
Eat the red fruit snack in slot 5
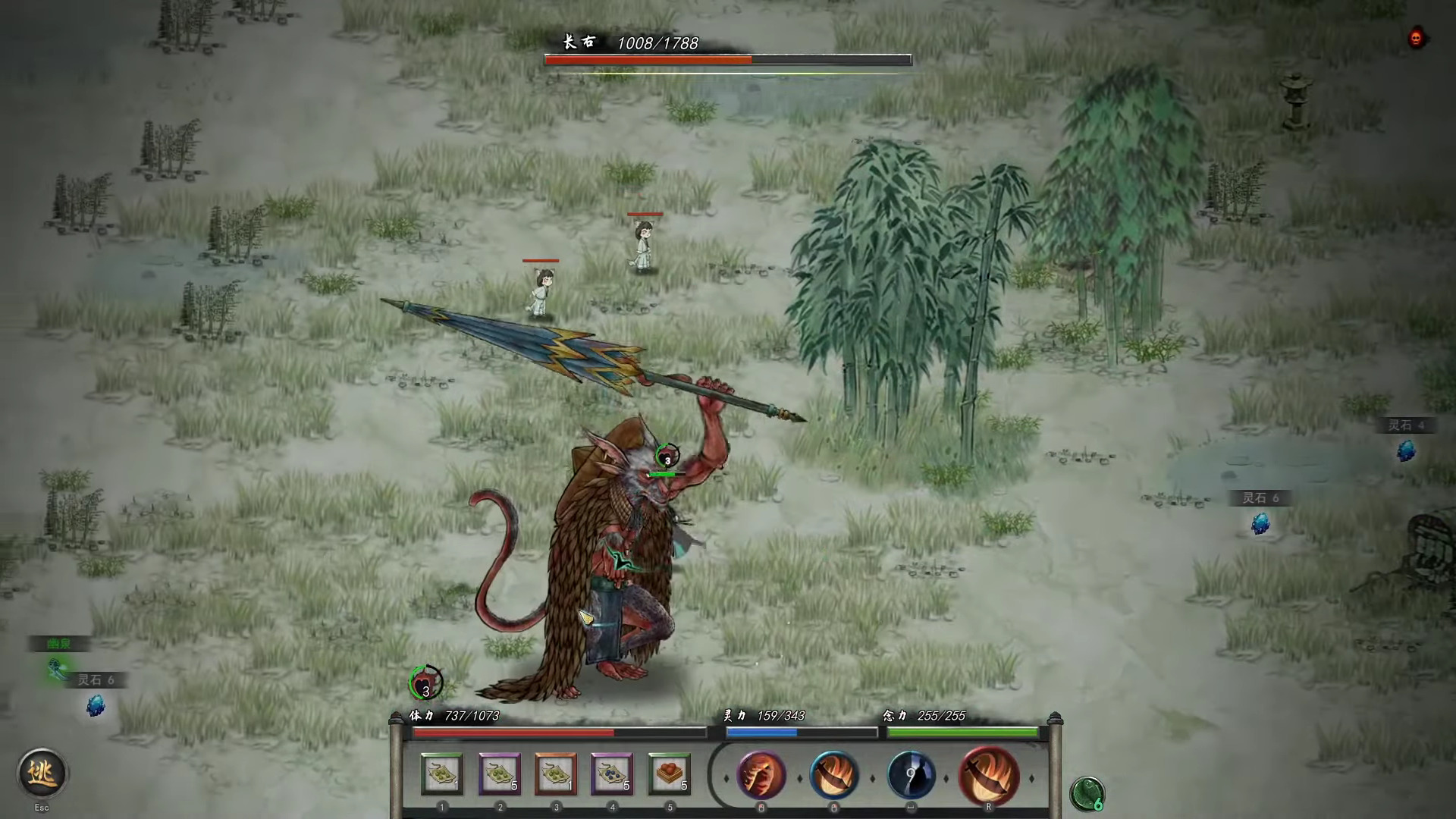point(669,774)
